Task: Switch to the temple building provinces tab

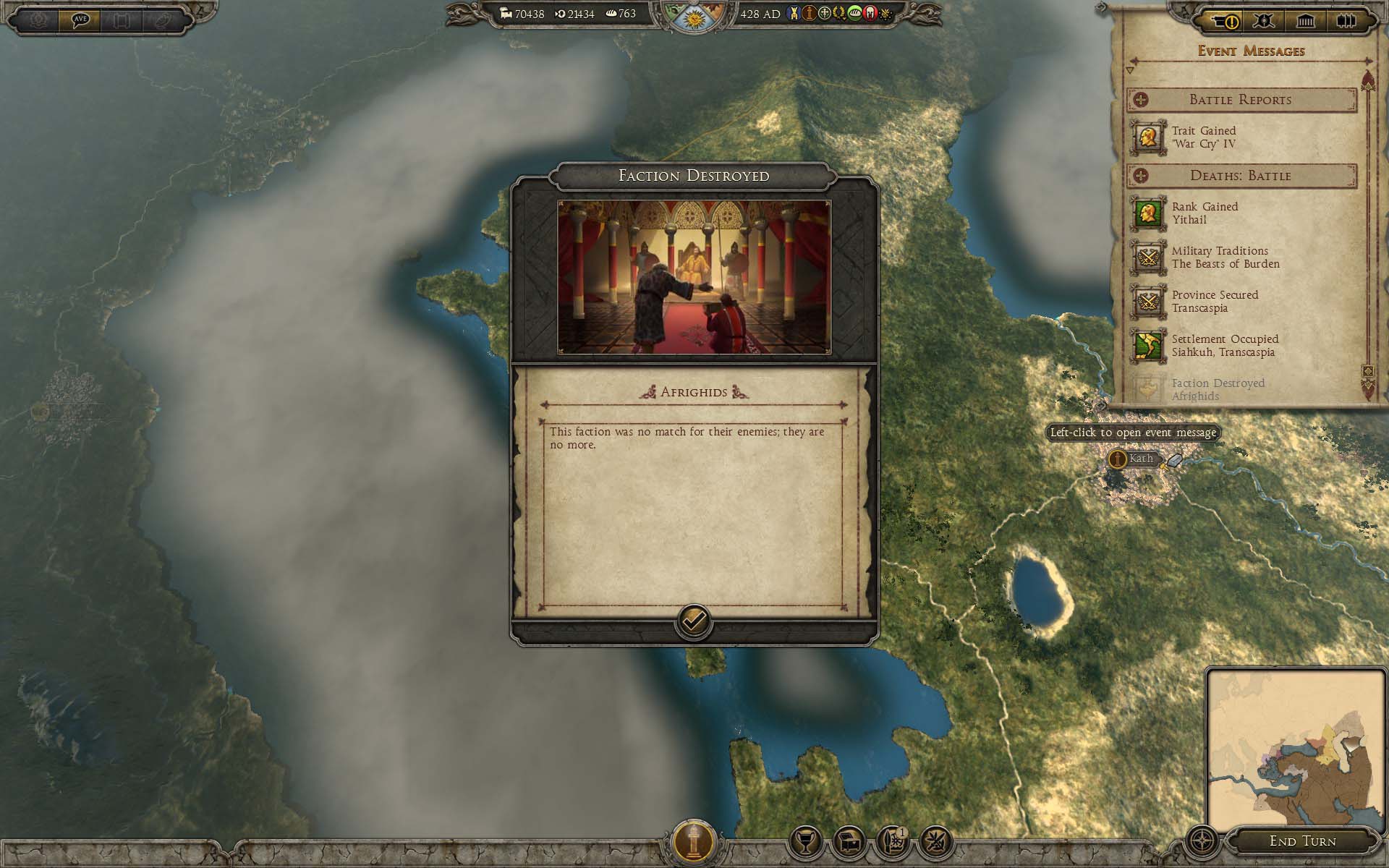Action: [x=1306, y=22]
